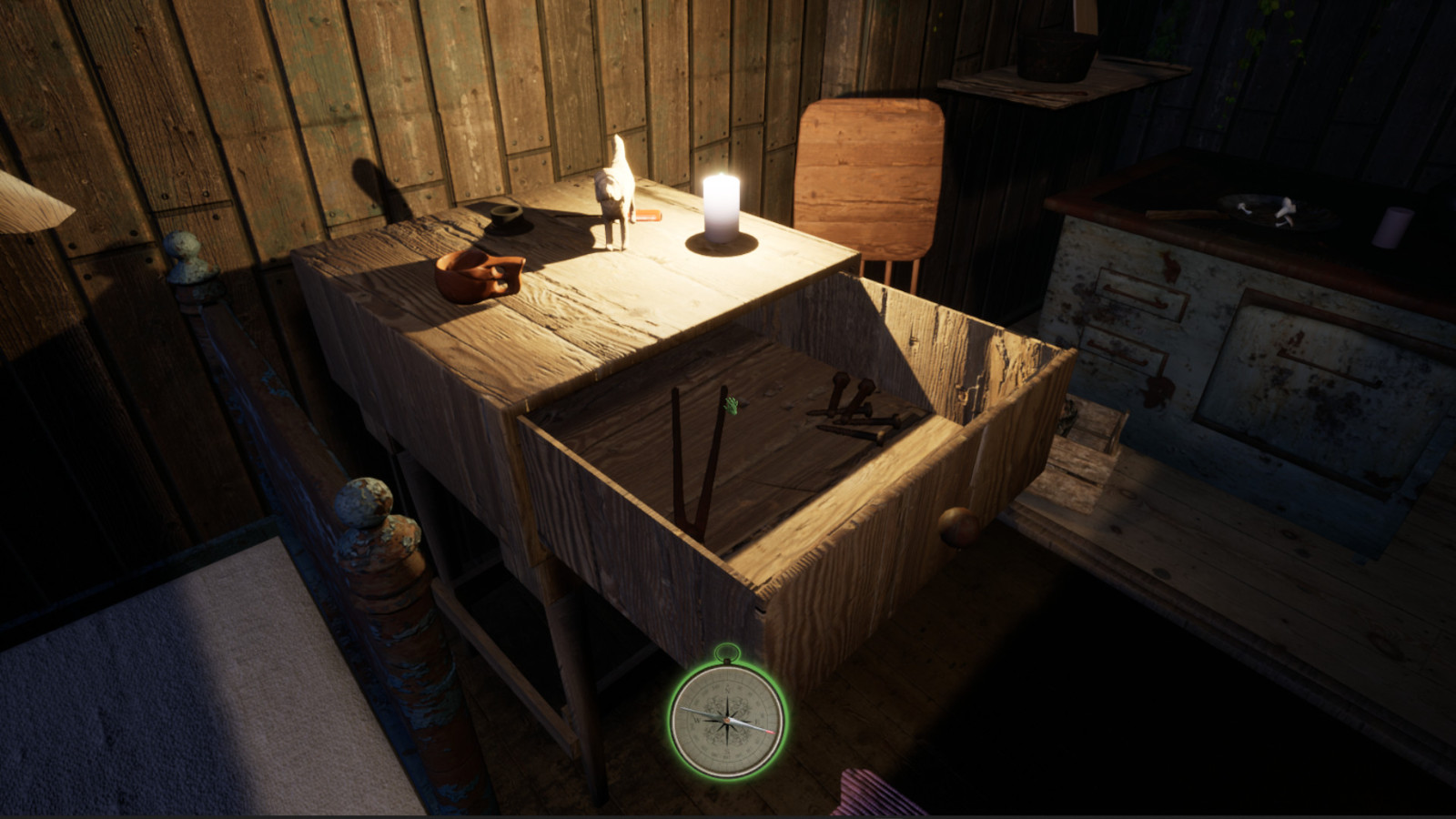Click the glowing compass indicator
The image size is (1456, 819).
pyautogui.click(x=725, y=719)
